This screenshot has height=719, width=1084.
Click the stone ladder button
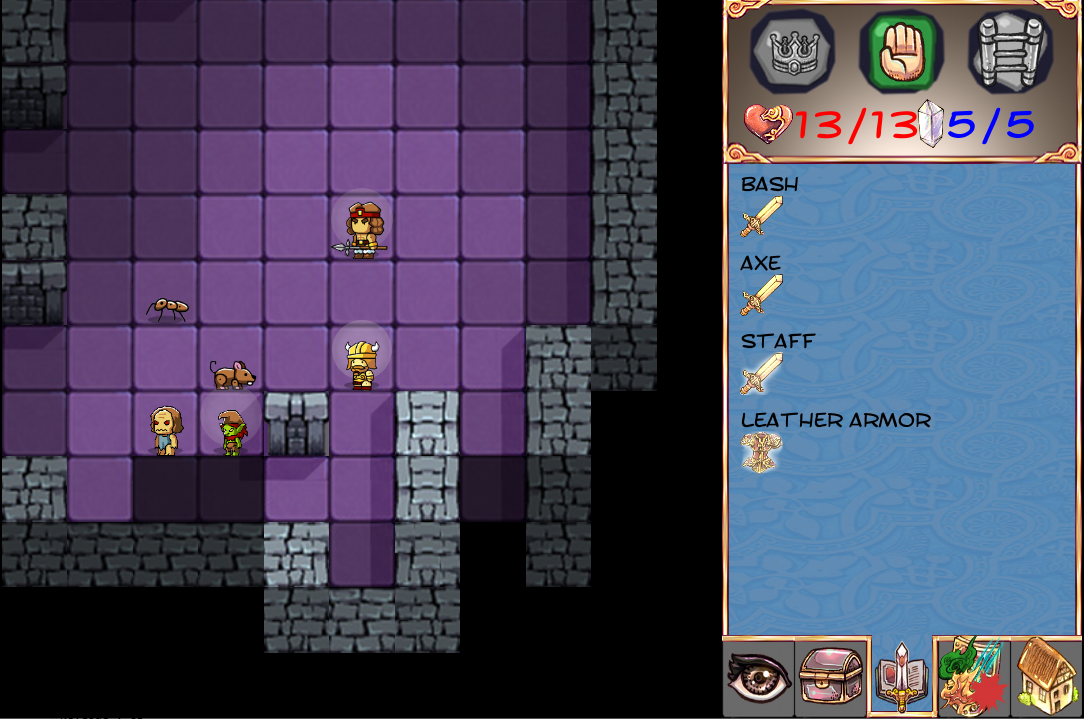click(1009, 51)
